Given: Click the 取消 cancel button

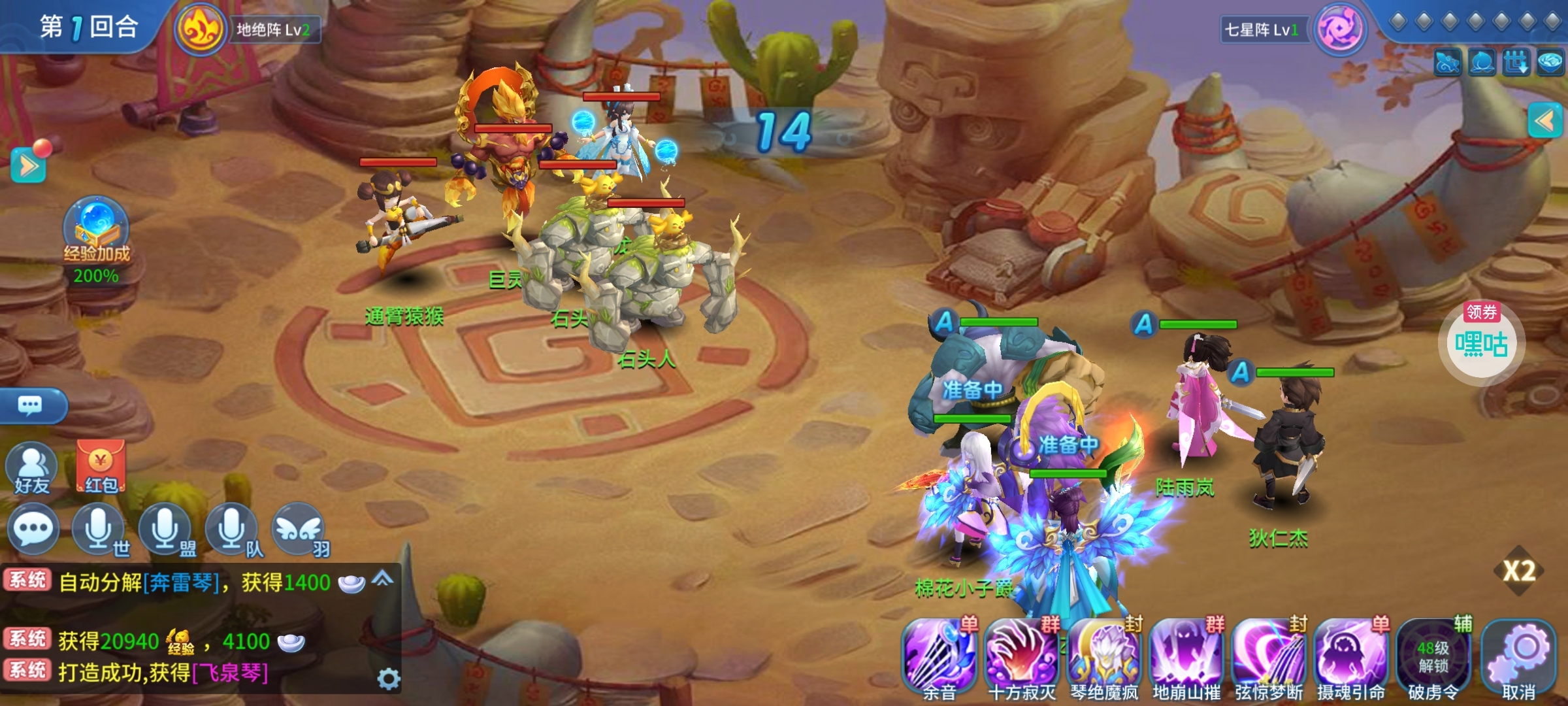Looking at the screenshot, I should click(1518, 657).
